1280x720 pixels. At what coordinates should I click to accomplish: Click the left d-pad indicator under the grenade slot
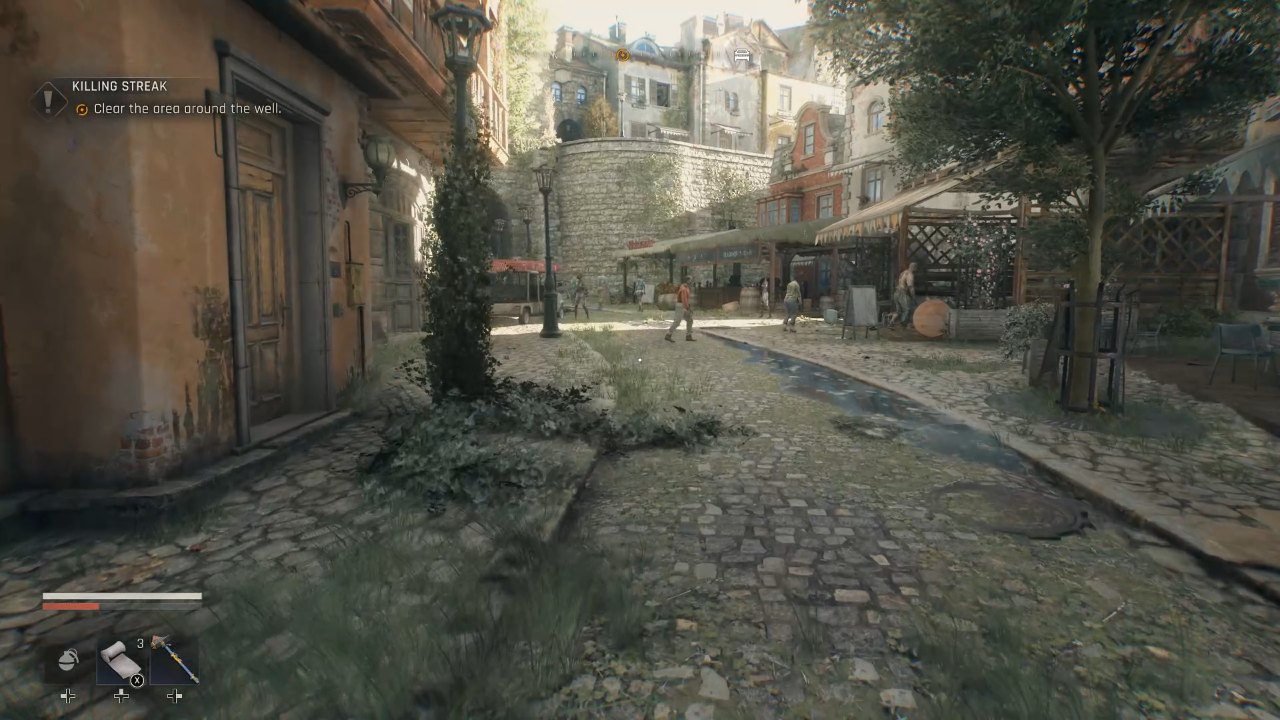pyautogui.click(x=67, y=694)
